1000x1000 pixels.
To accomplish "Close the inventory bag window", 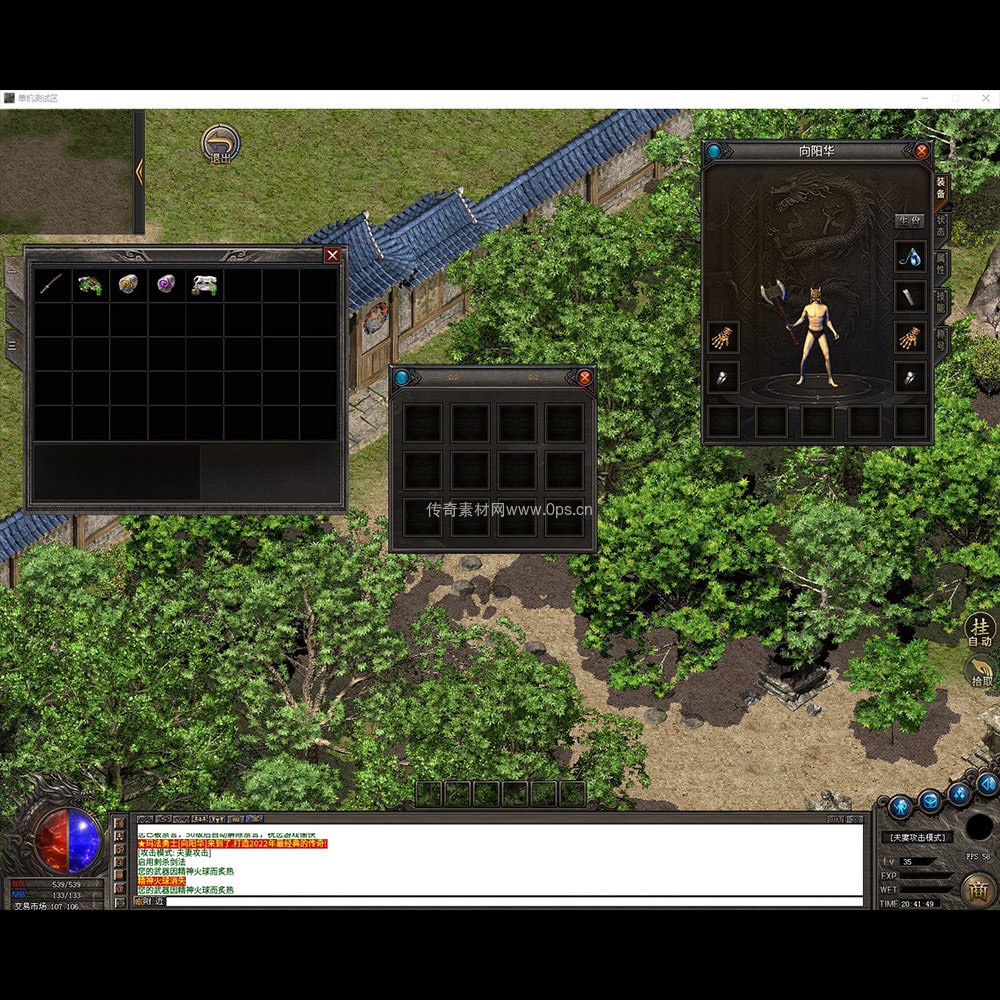I will coord(332,255).
